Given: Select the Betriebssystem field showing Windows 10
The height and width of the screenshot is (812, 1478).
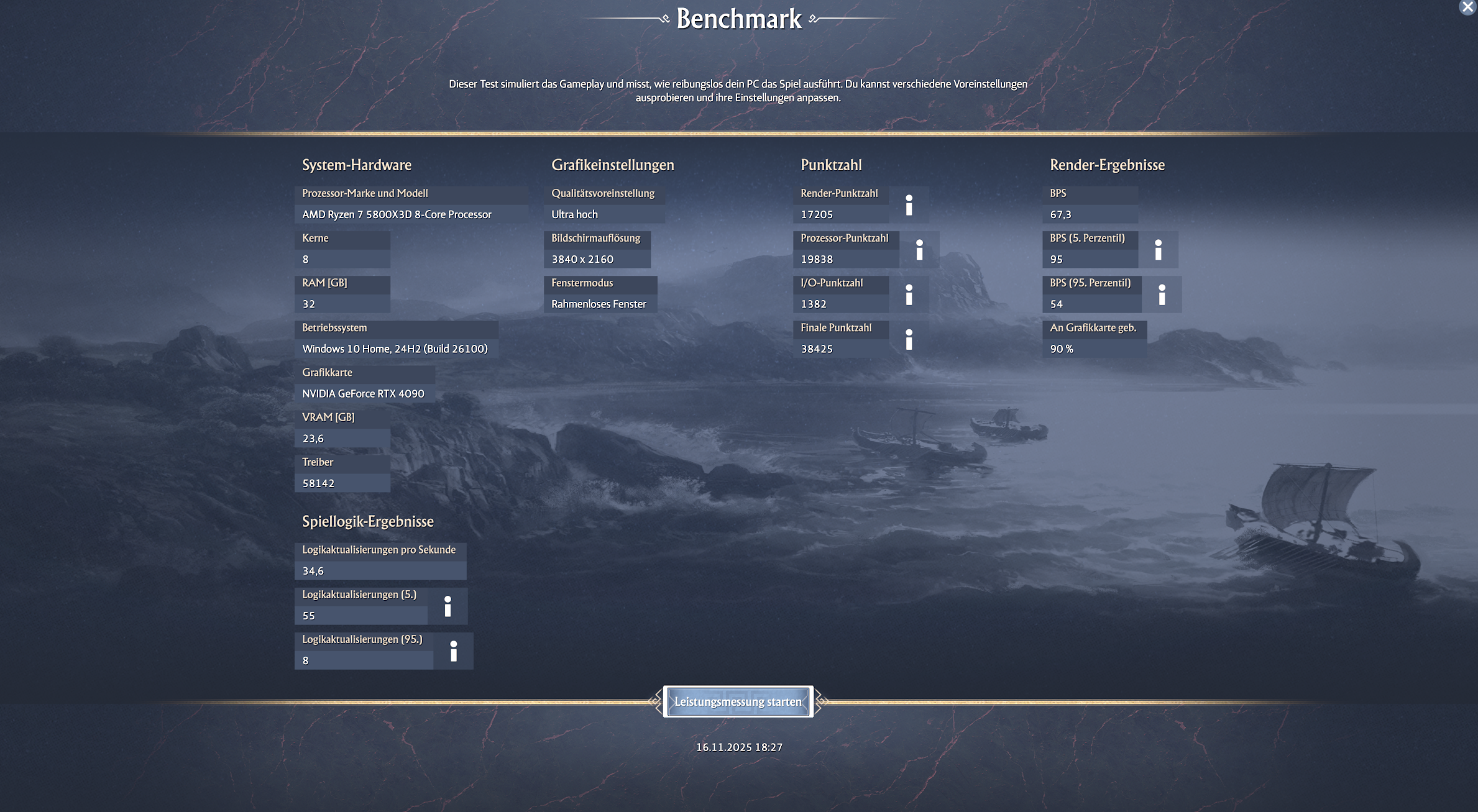Looking at the screenshot, I should (395, 349).
